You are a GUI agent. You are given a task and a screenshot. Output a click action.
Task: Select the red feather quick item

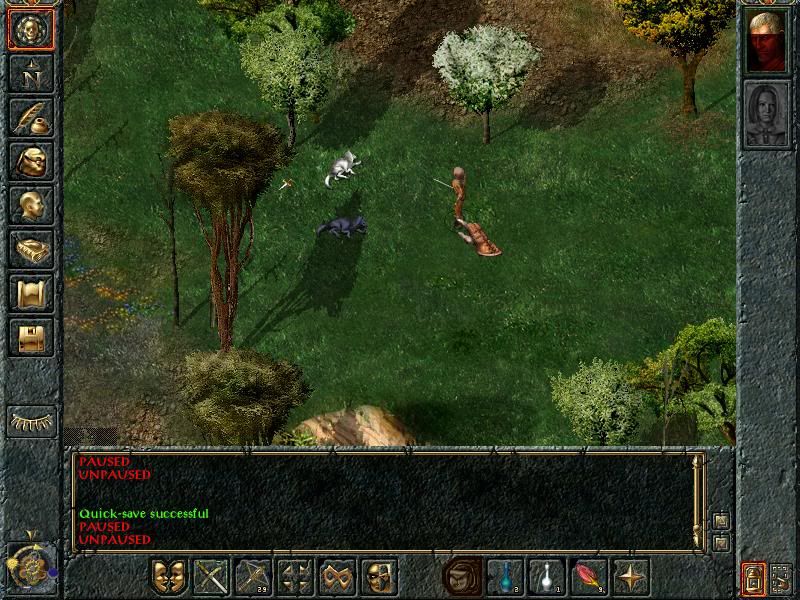[589, 577]
